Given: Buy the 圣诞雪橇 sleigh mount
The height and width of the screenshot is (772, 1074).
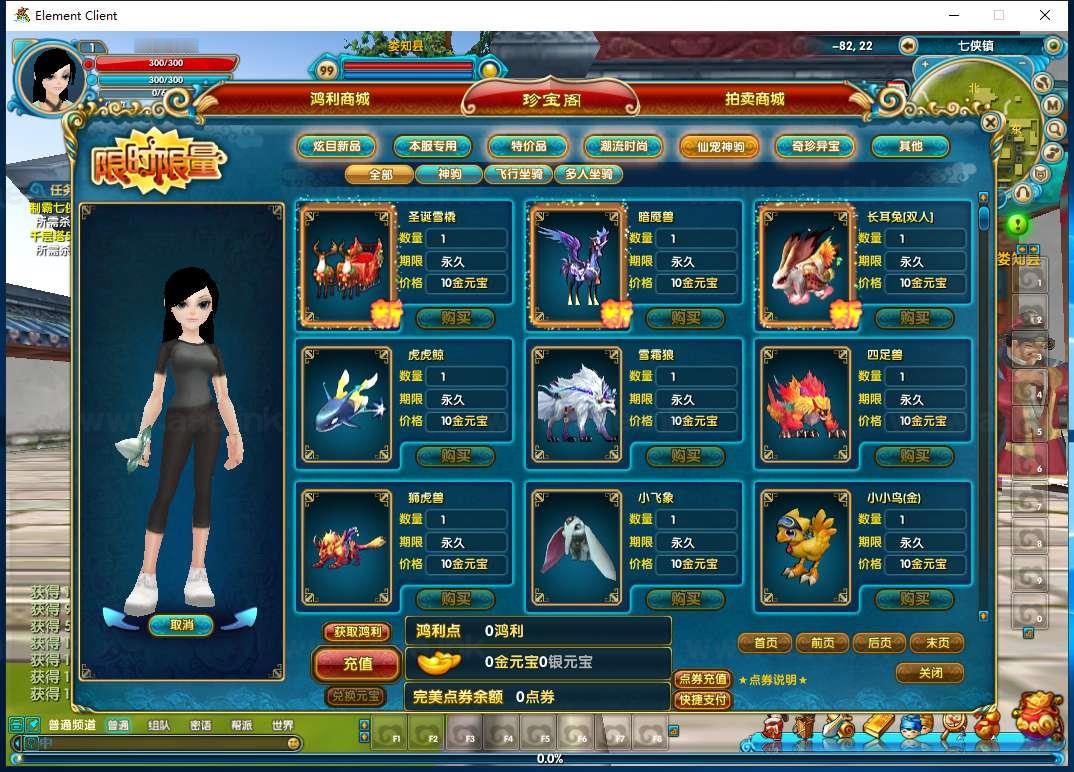Looking at the screenshot, I should tap(455, 318).
